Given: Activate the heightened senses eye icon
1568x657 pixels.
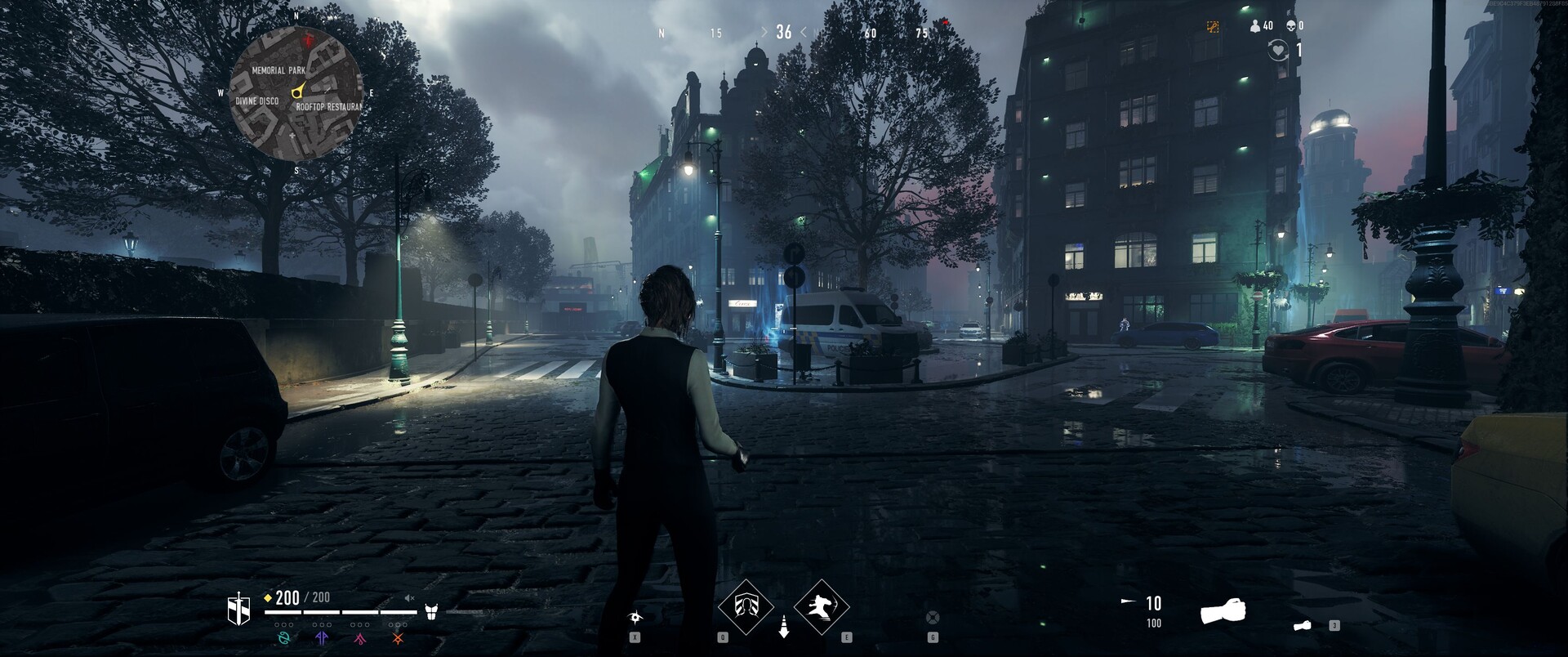Looking at the screenshot, I should [635, 617].
